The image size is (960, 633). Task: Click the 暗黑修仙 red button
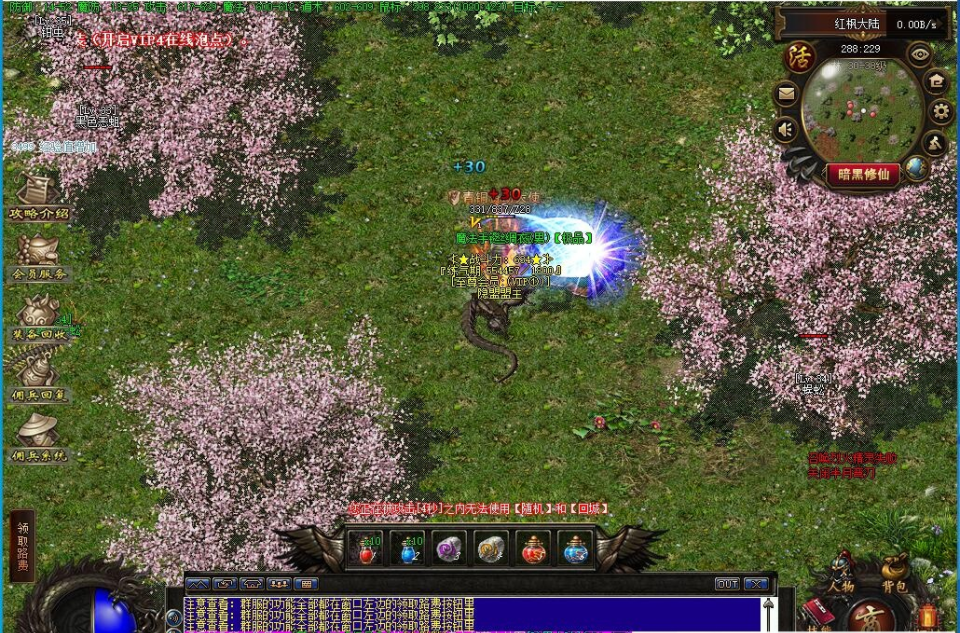[862, 173]
